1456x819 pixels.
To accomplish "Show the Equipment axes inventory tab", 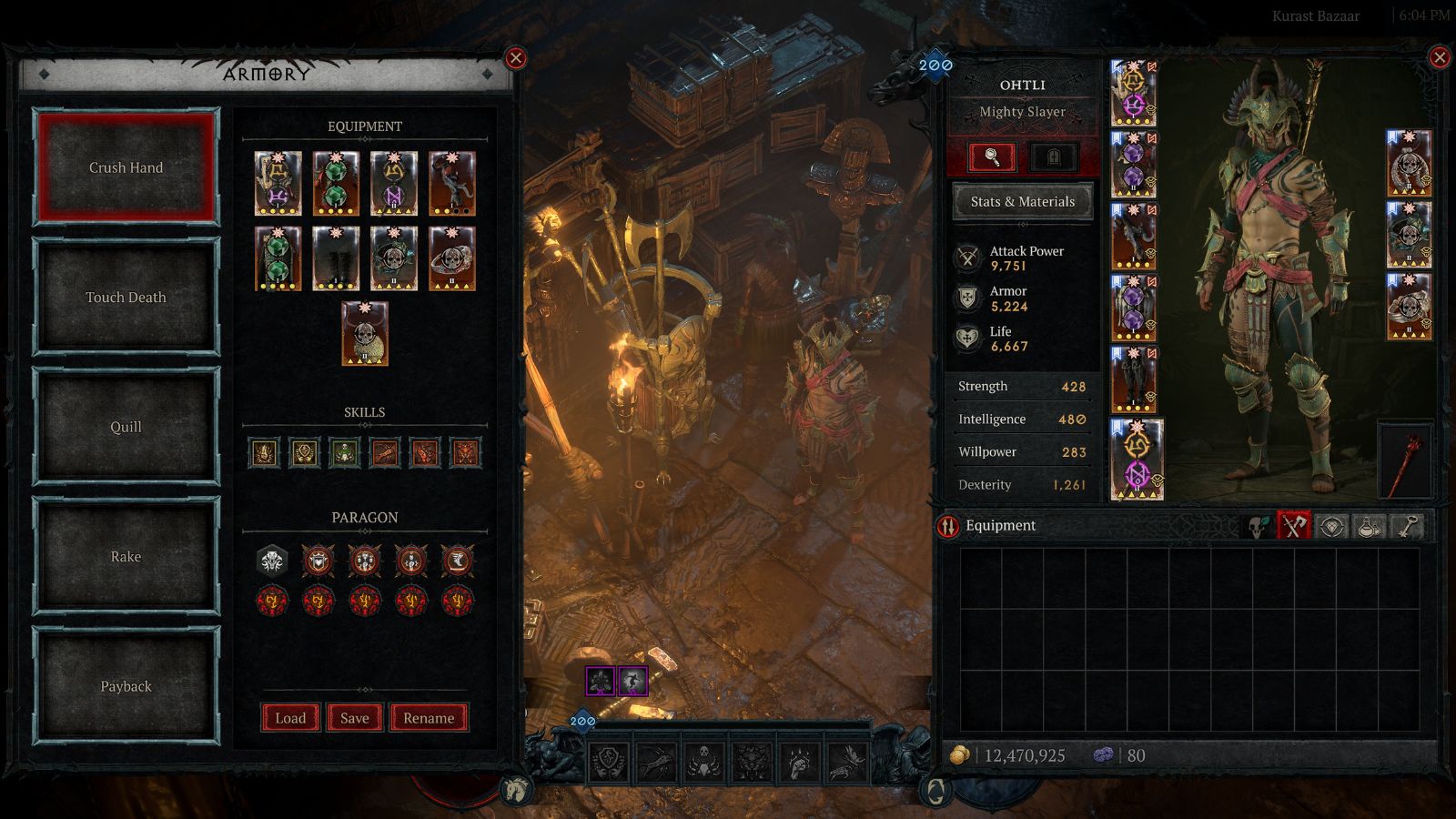I will click(1293, 526).
